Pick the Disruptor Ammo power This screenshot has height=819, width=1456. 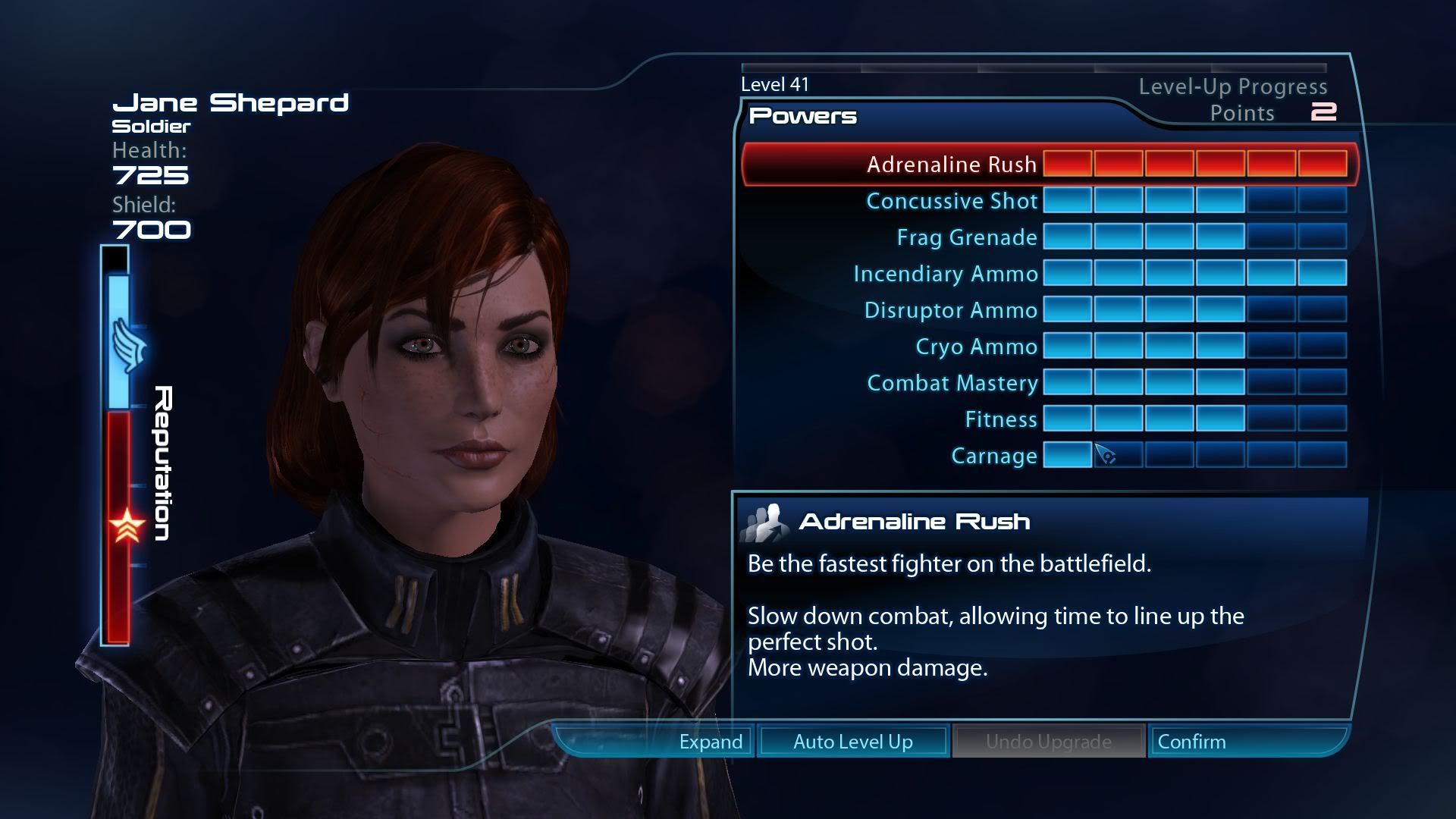951,310
